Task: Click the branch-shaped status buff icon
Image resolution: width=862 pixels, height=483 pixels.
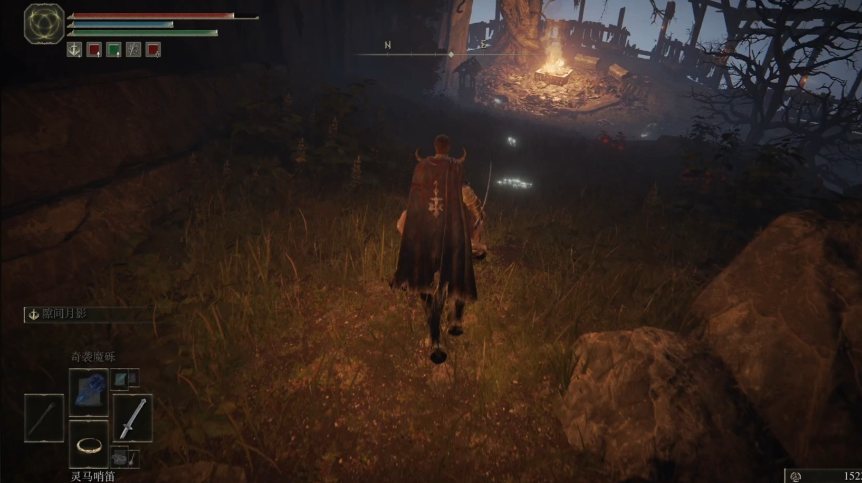Action: point(134,49)
